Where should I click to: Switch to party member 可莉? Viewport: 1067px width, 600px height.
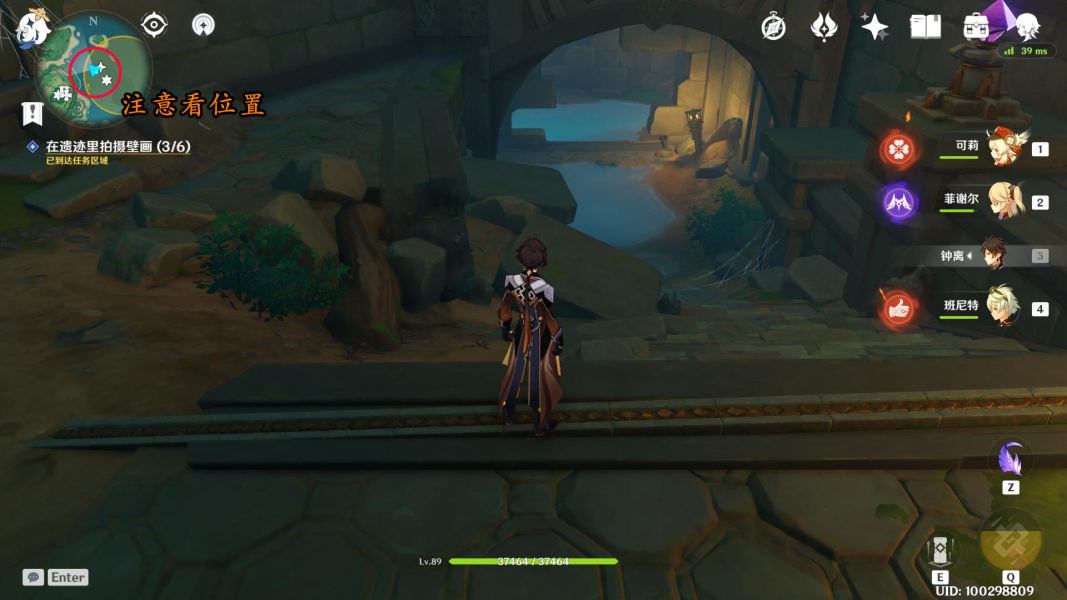click(1001, 148)
